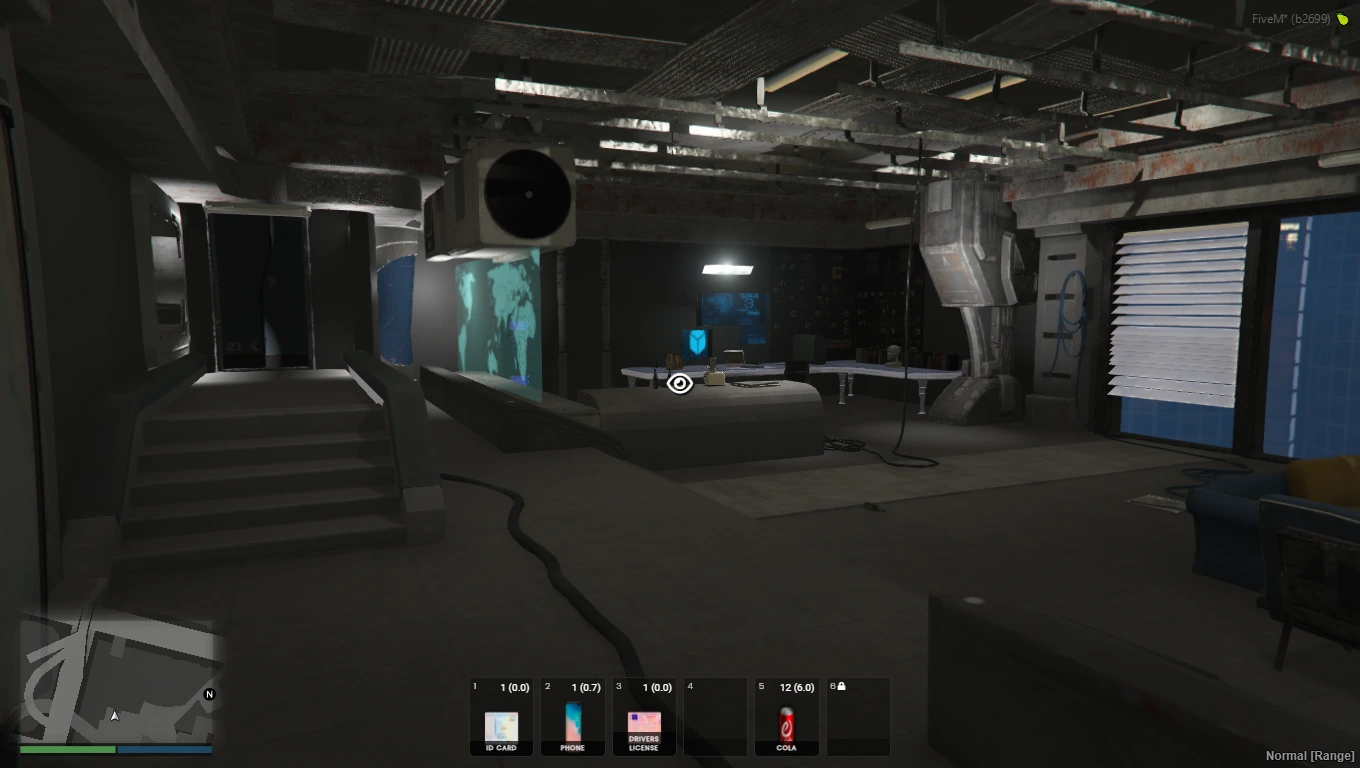Select the Drivers License slot

point(644,717)
